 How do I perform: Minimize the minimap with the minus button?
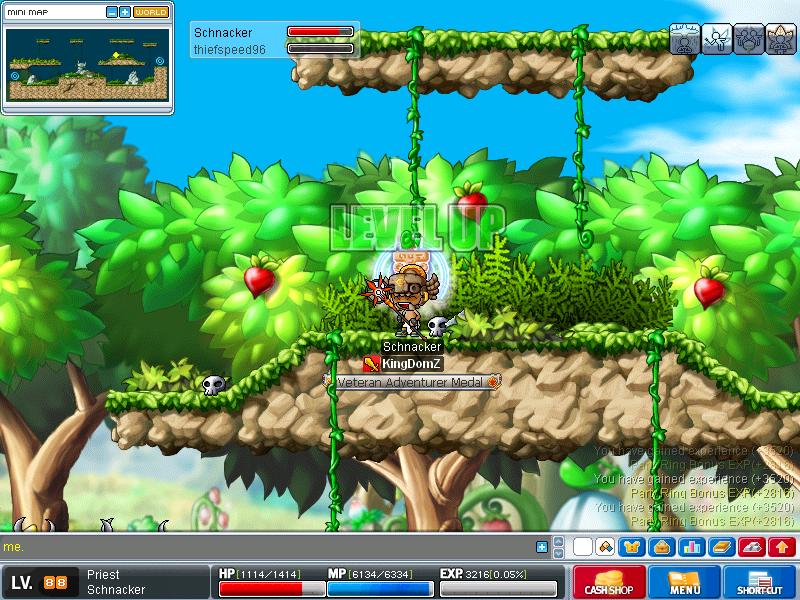[x=111, y=12]
